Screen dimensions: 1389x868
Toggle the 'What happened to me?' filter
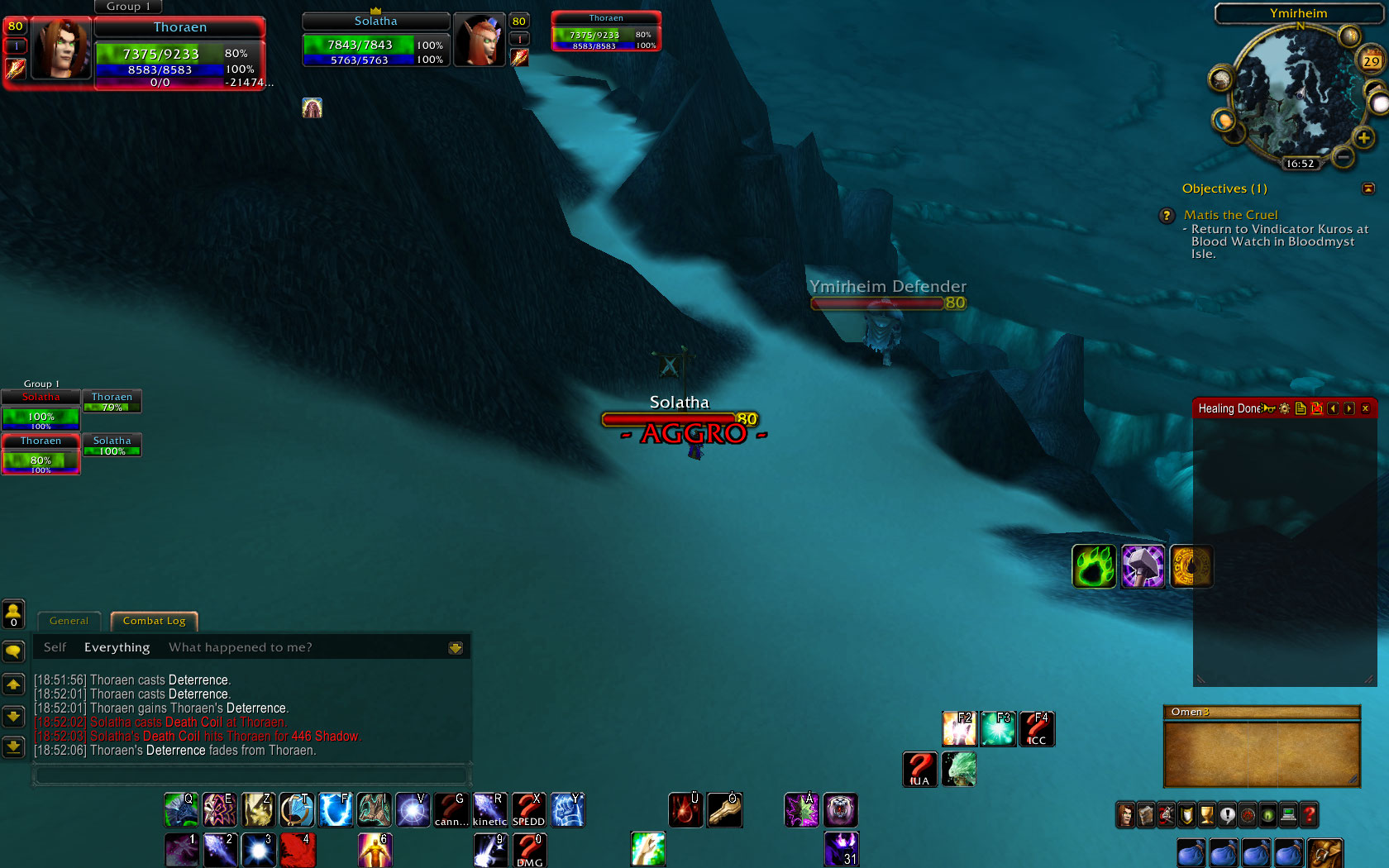pyautogui.click(x=240, y=647)
